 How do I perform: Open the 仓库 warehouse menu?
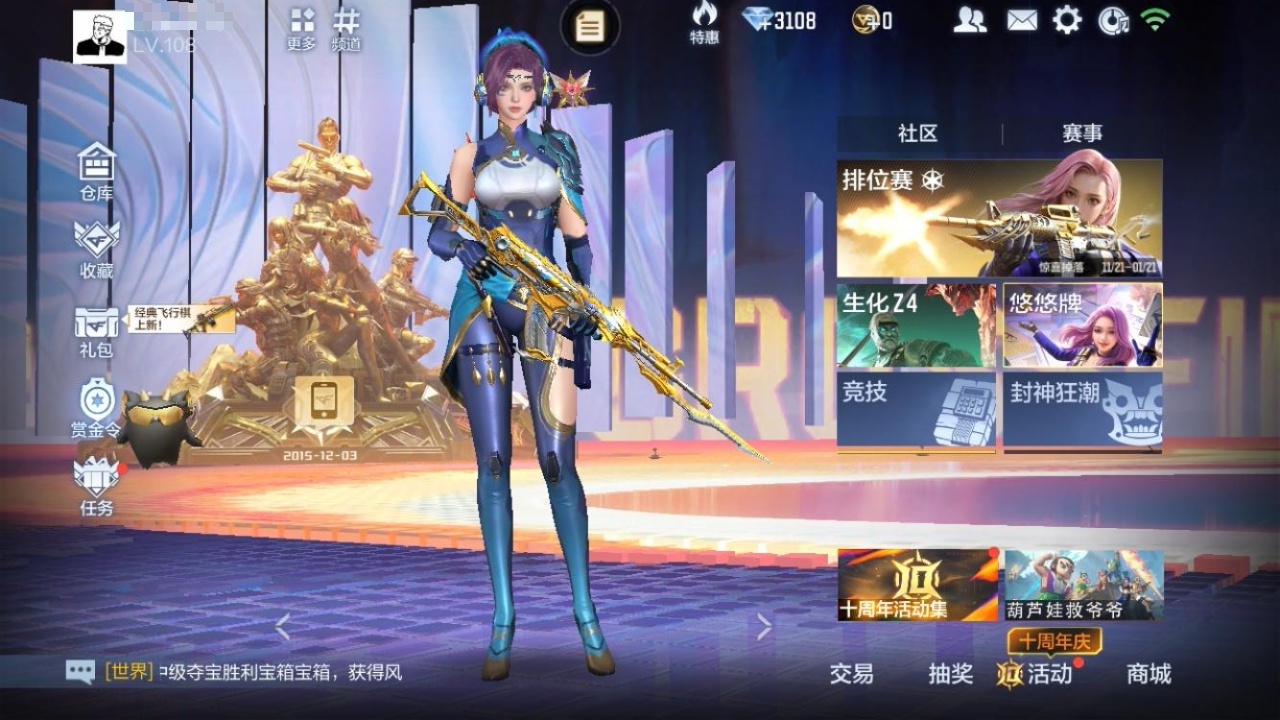coord(97,171)
